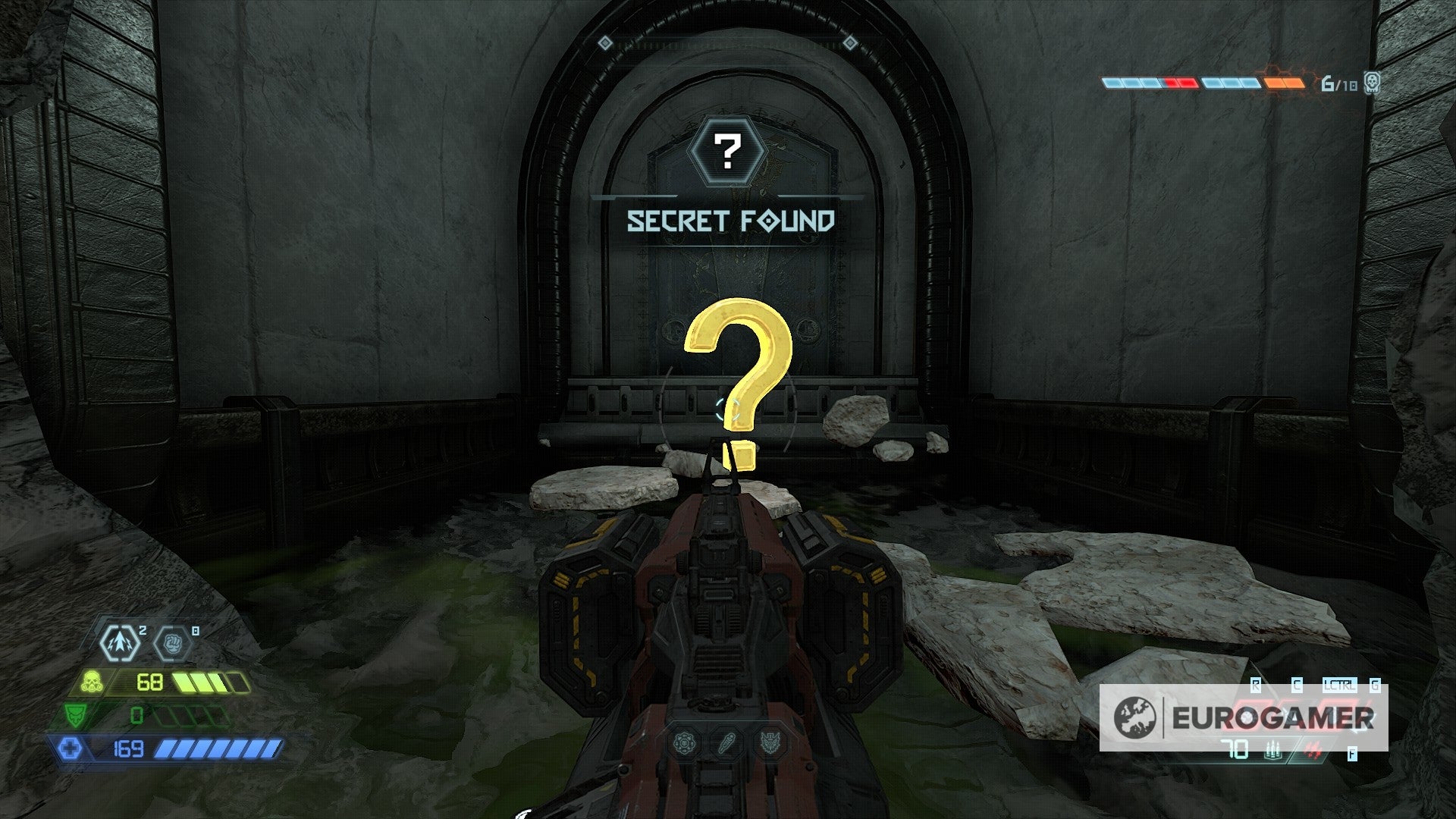
Task: Click the yellow hazmat mask icon
Action: click(x=92, y=681)
